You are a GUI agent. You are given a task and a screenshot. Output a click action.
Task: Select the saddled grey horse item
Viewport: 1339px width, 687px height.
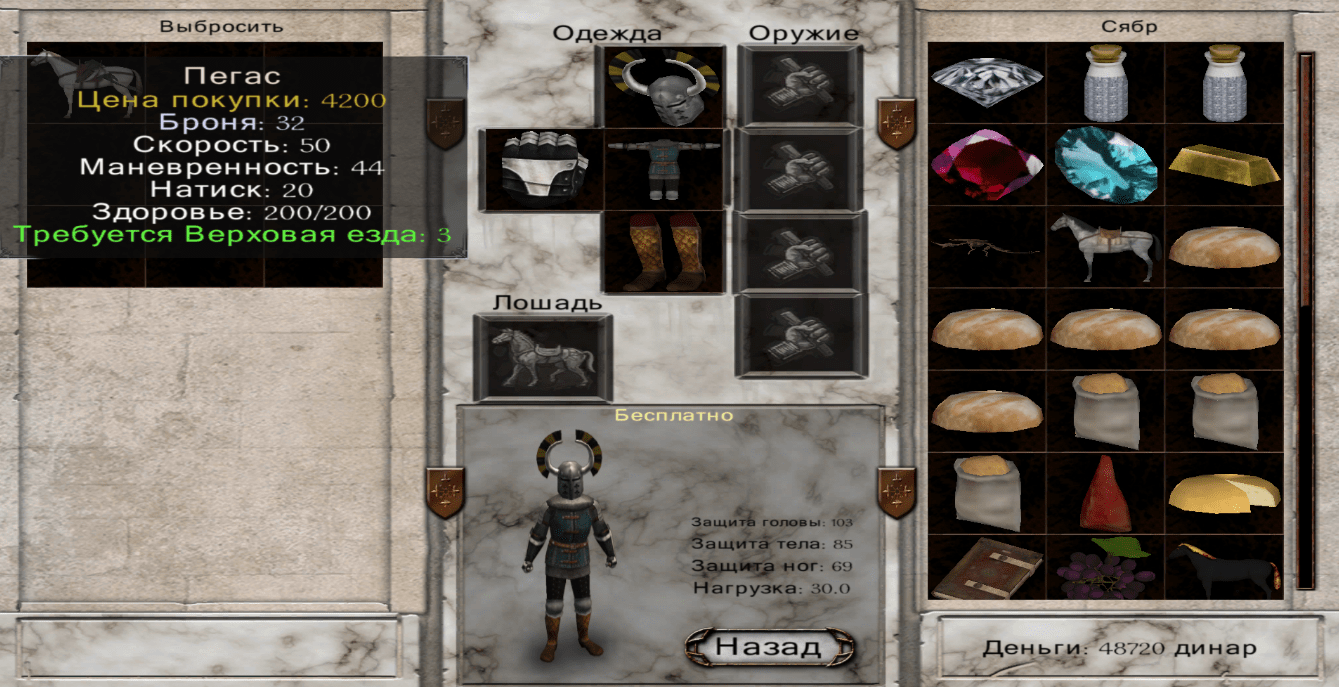pyautogui.click(x=1105, y=246)
